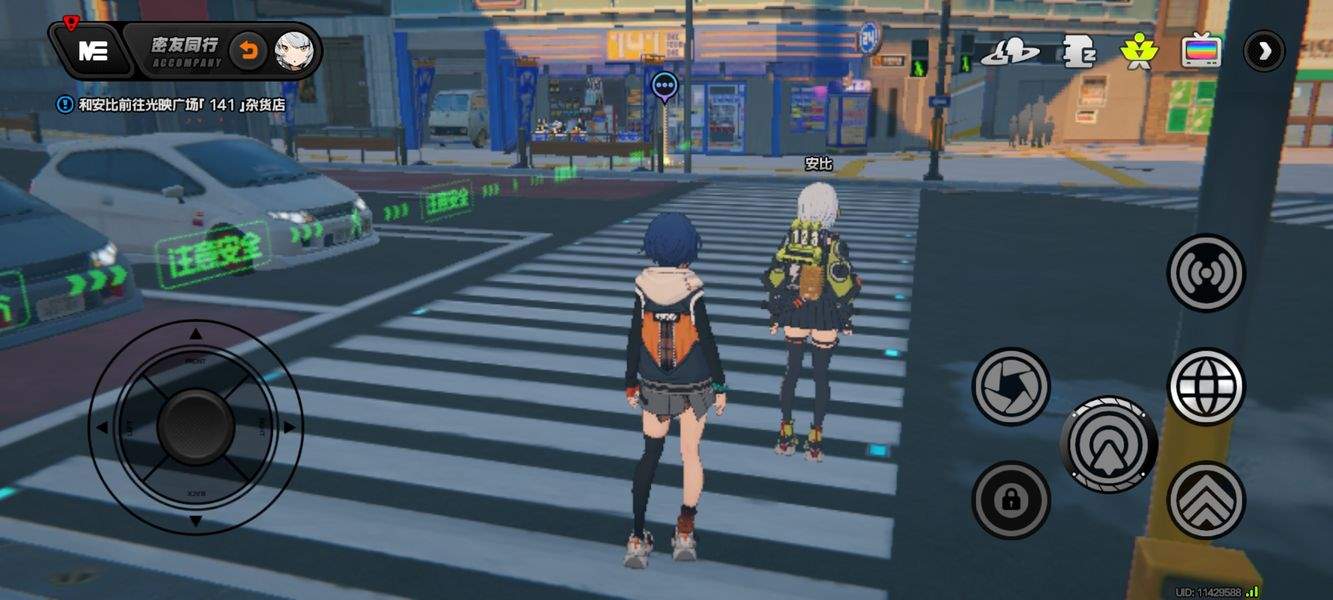The image size is (1333, 600).
Task: Tap the virtual joystick's center knob
Action: point(196,427)
